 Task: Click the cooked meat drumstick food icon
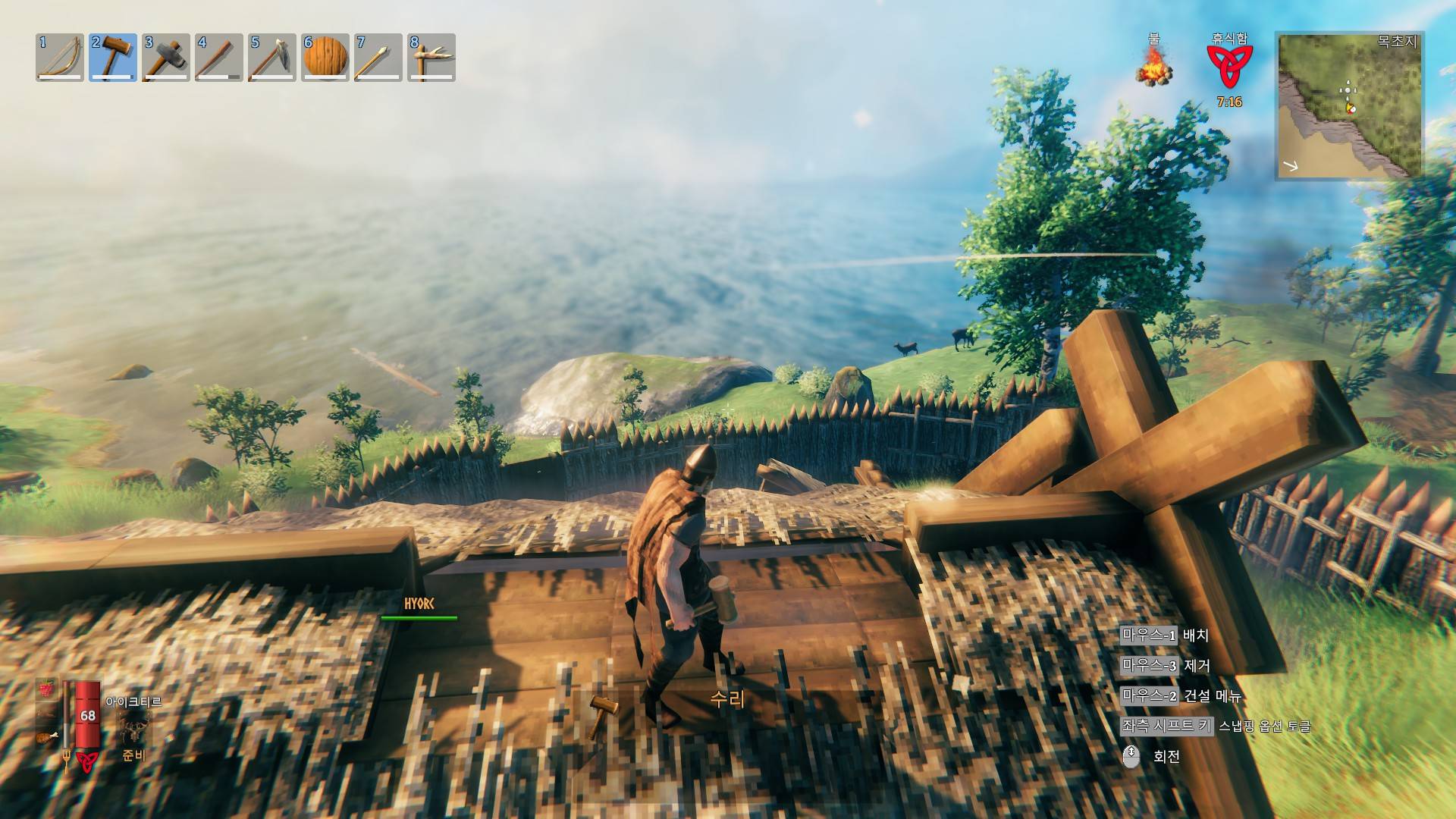(x=47, y=736)
